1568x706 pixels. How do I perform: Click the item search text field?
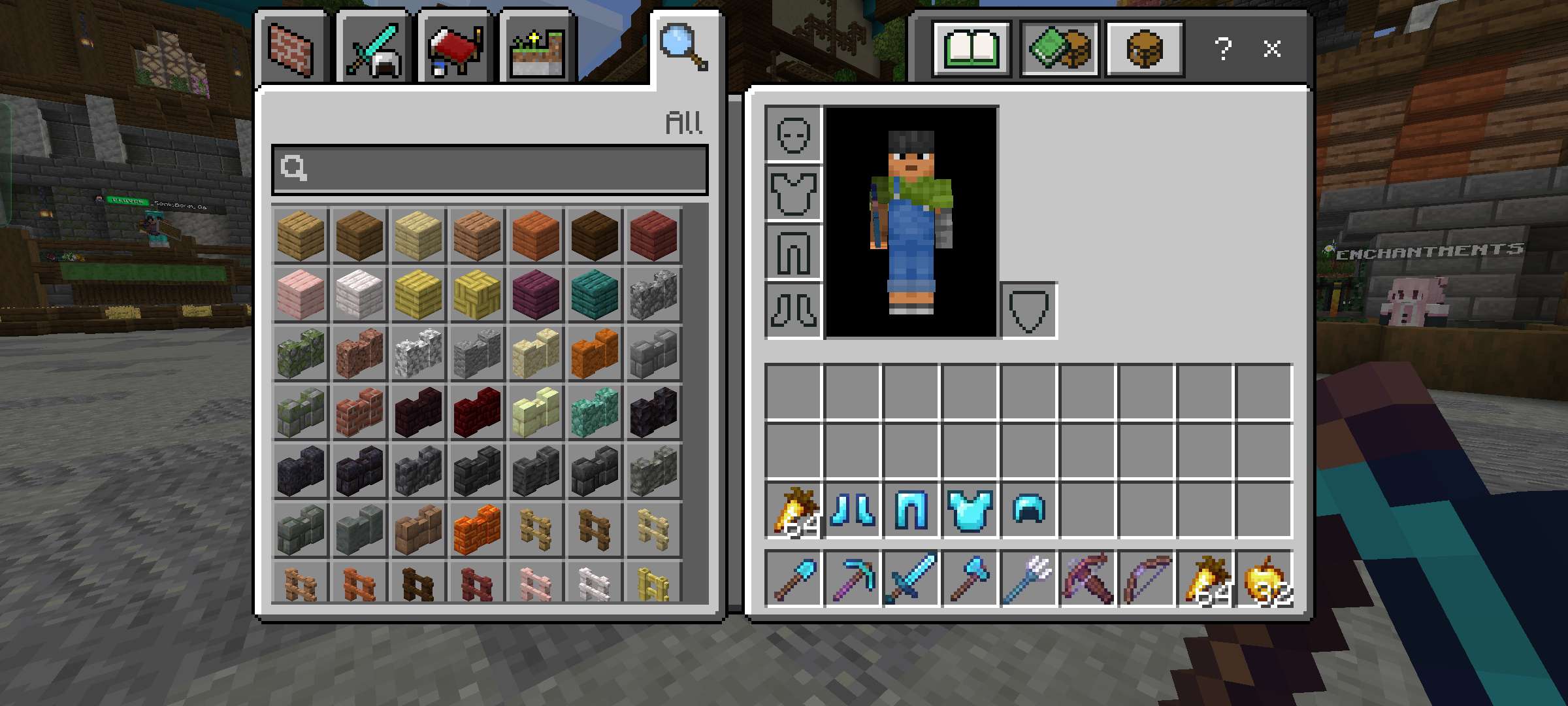[490, 169]
